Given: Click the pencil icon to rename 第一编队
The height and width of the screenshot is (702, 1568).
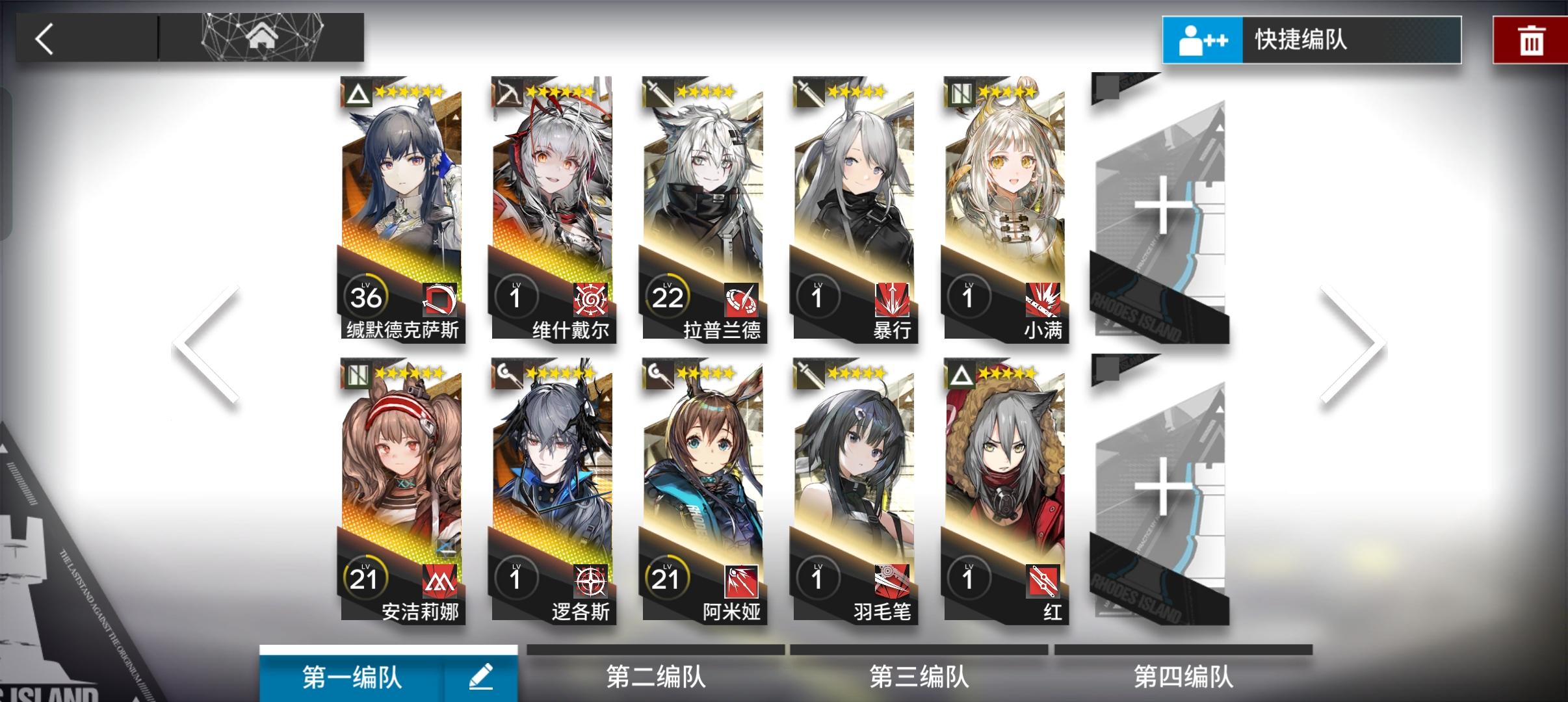Looking at the screenshot, I should click(x=481, y=676).
